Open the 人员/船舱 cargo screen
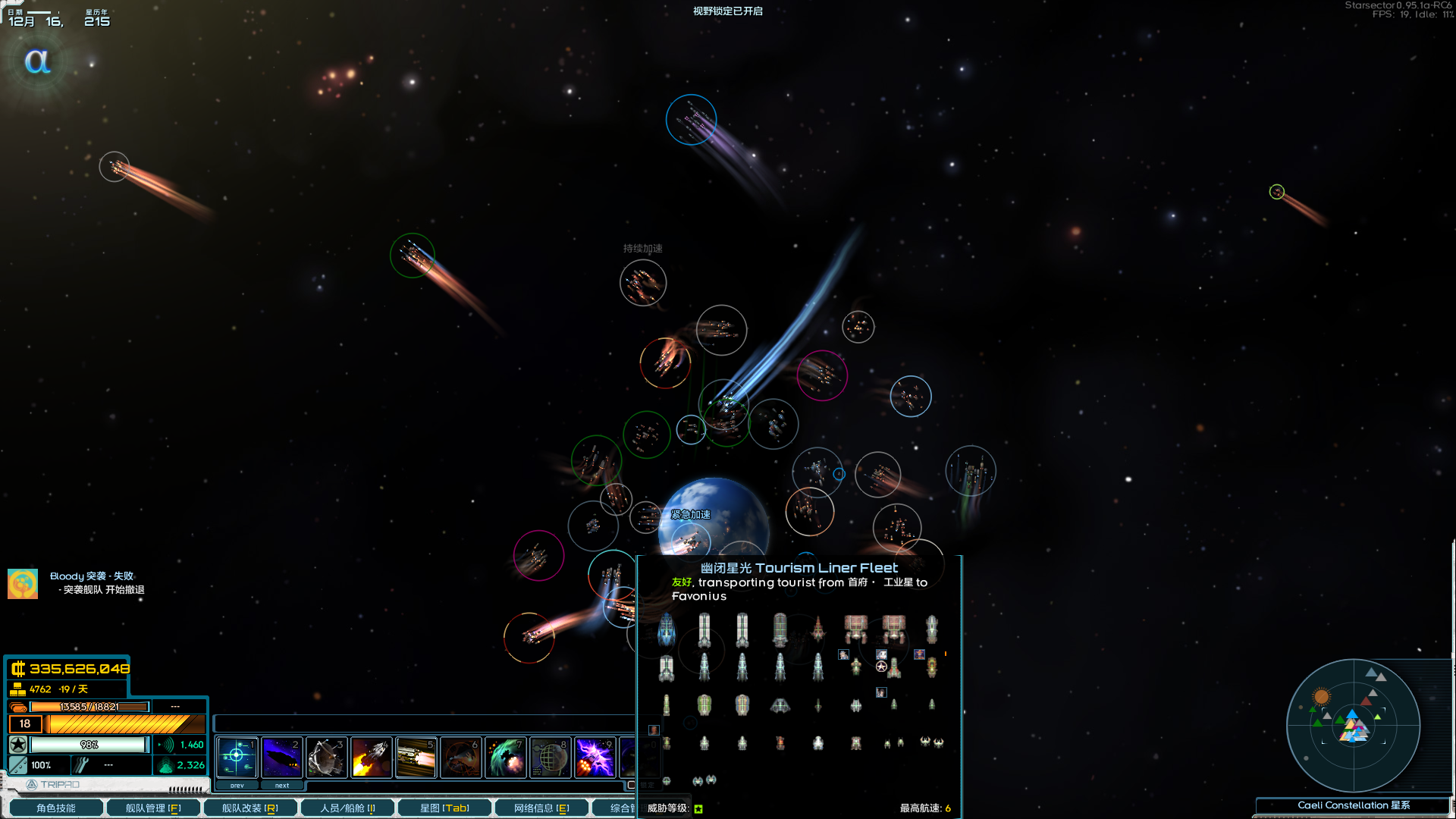 click(x=347, y=808)
